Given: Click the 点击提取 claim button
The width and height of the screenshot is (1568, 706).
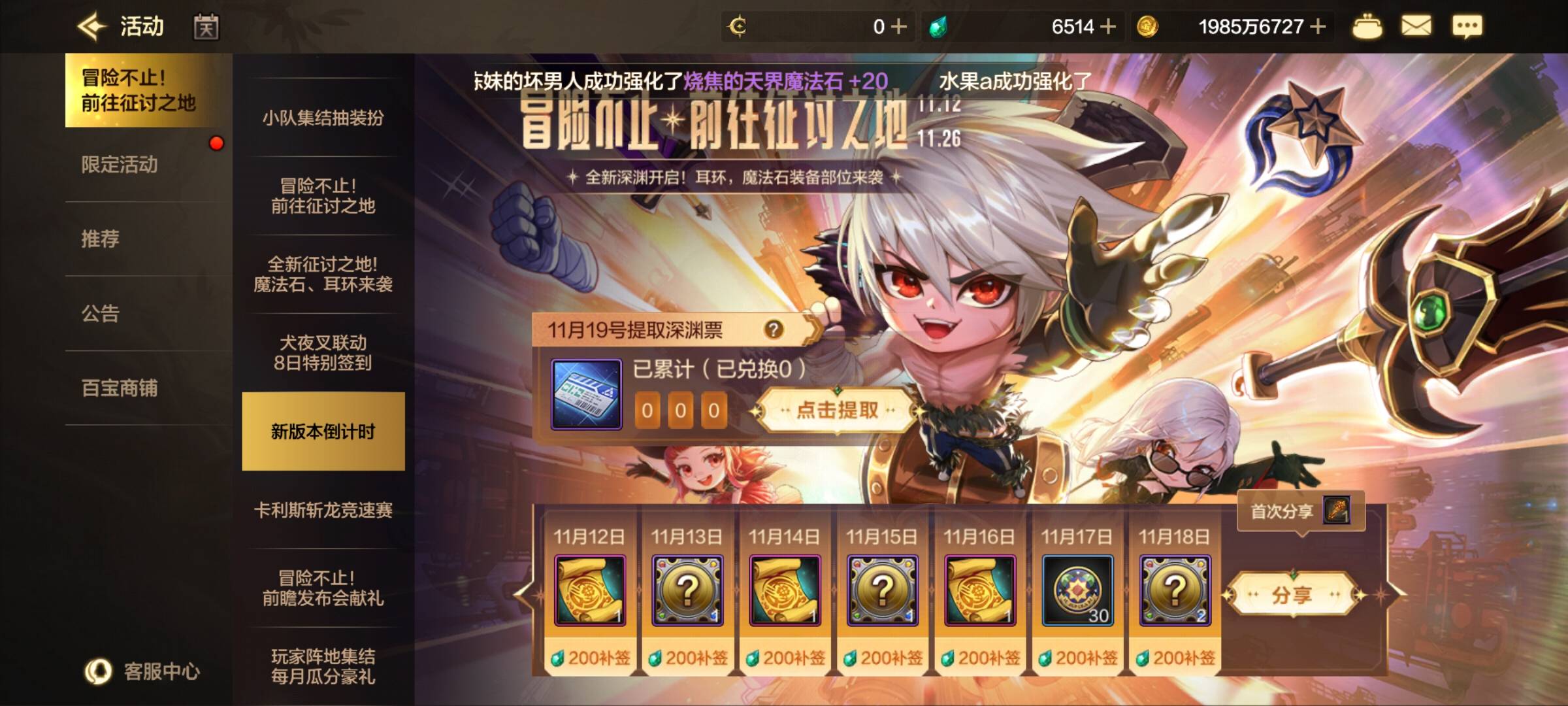Looking at the screenshot, I should point(837,411).
